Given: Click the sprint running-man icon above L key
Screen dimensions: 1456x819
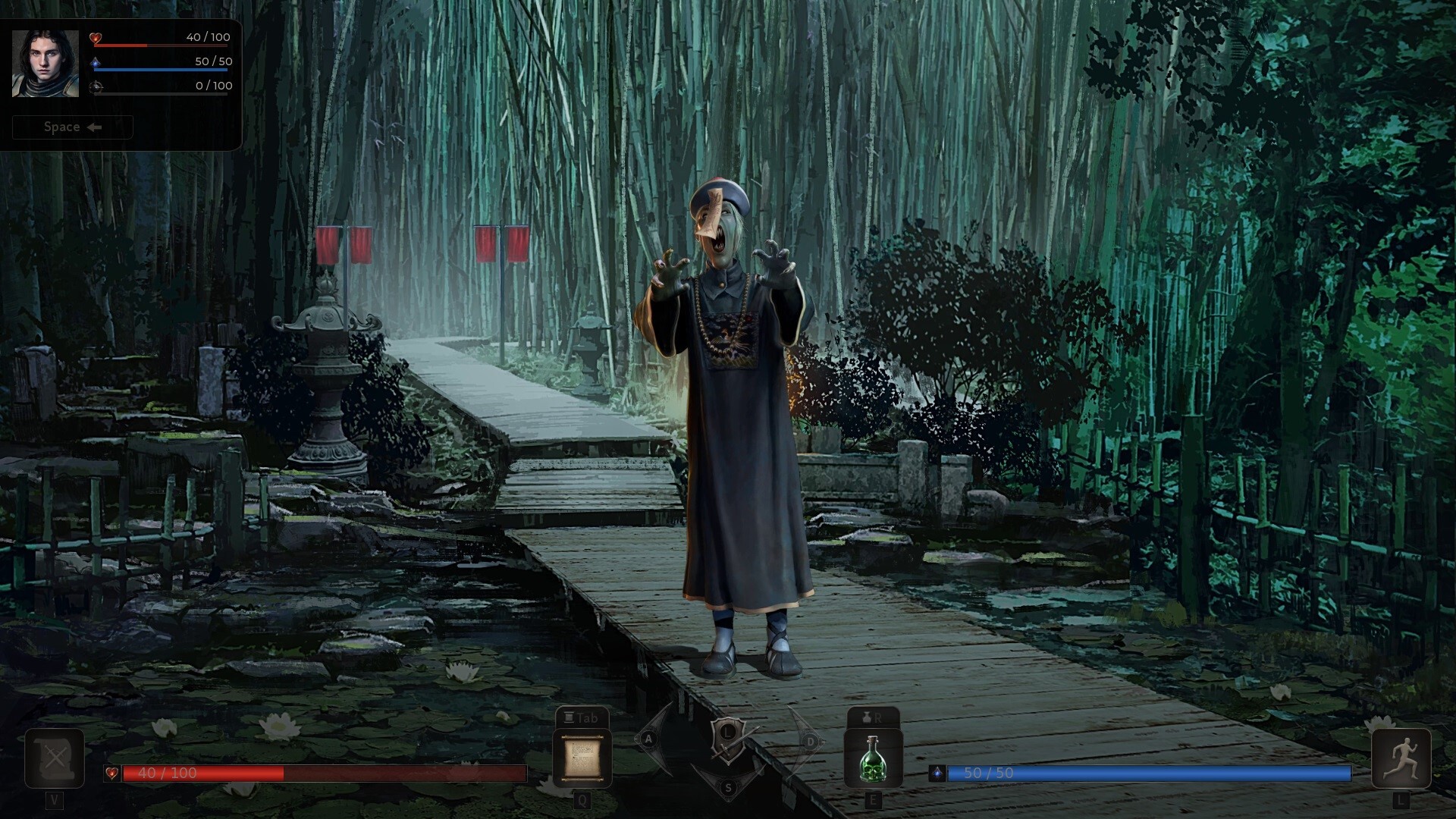Looking at the screenshot, I should coord(1403,758).
